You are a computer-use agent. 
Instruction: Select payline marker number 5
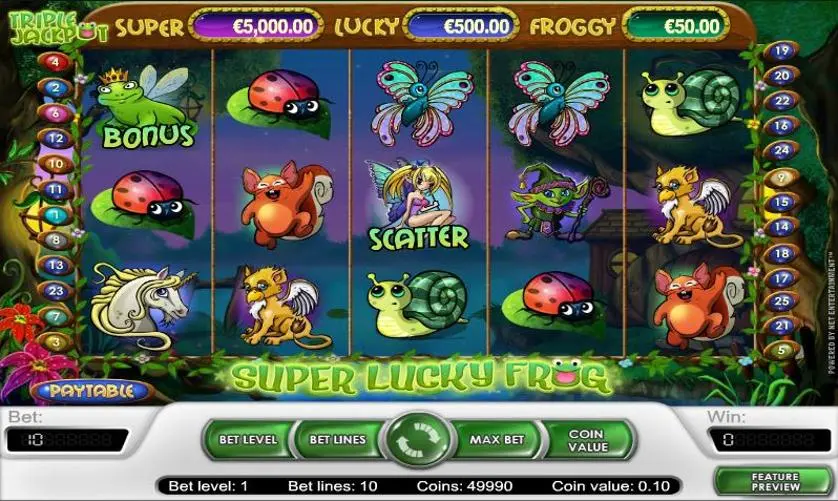click(x=783, y=350)
